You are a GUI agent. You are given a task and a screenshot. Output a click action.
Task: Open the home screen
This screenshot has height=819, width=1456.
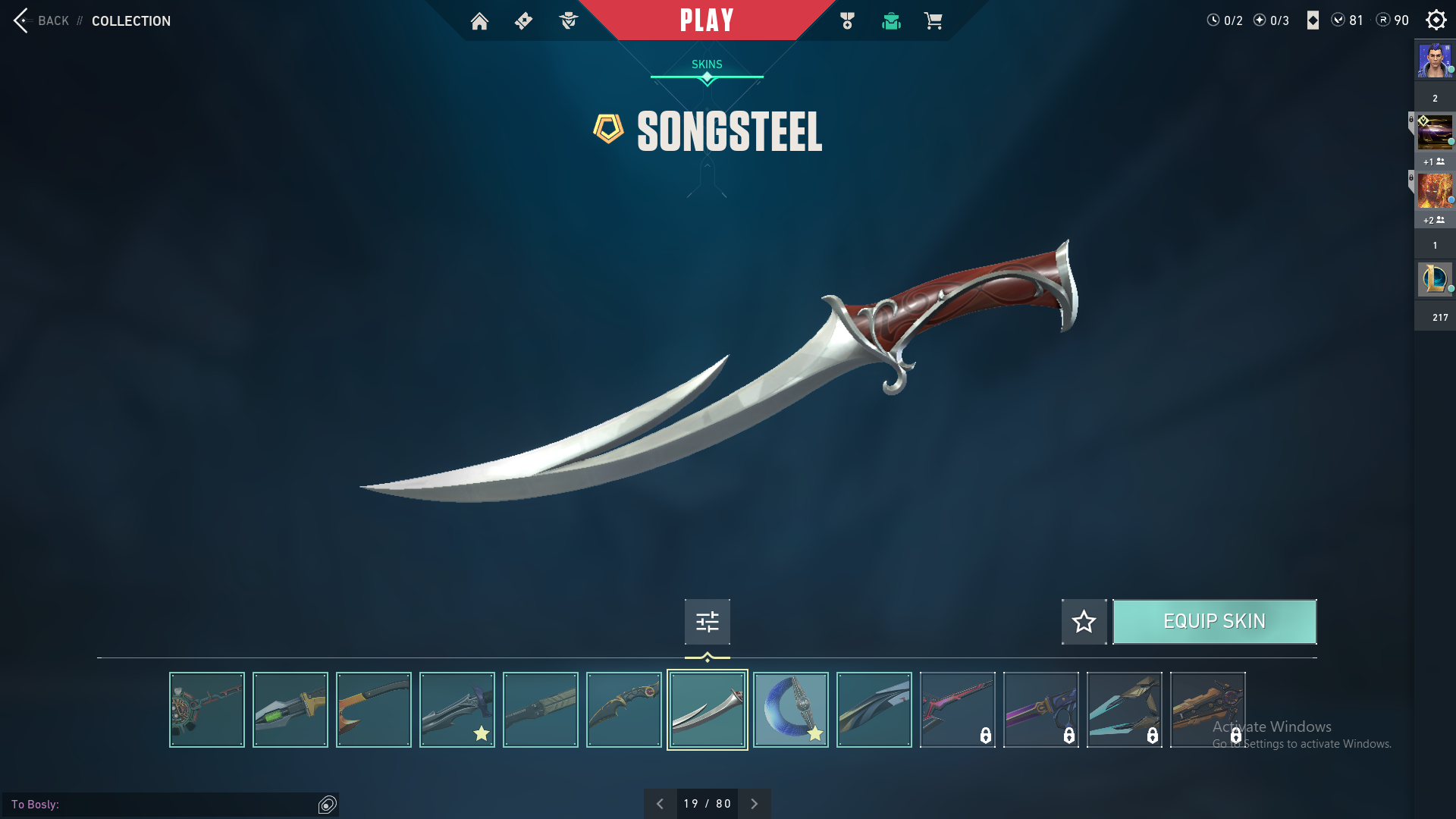tap(479, 21)
